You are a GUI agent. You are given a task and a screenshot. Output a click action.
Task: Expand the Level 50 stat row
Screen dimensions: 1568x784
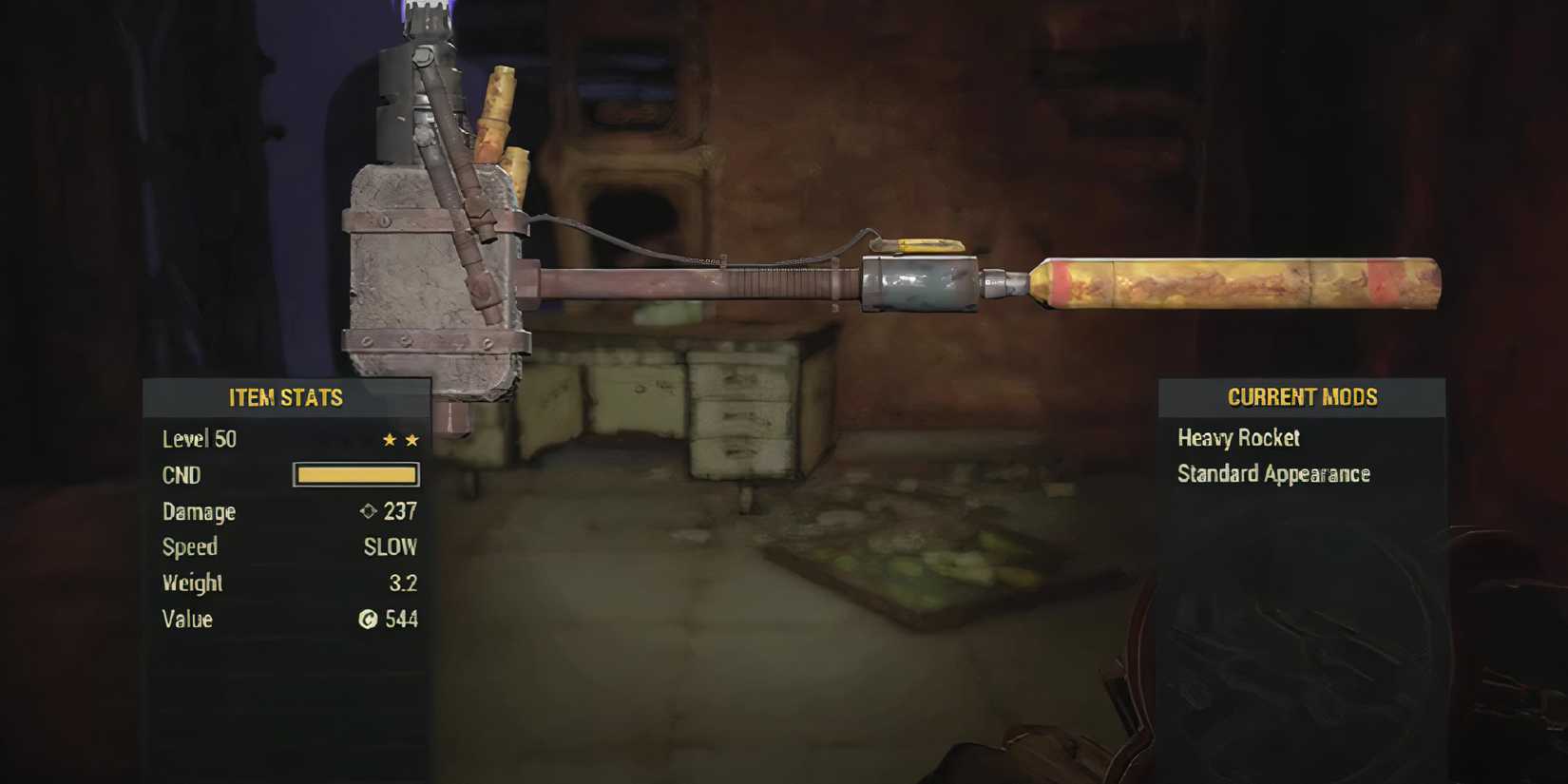tap(200, 439)
